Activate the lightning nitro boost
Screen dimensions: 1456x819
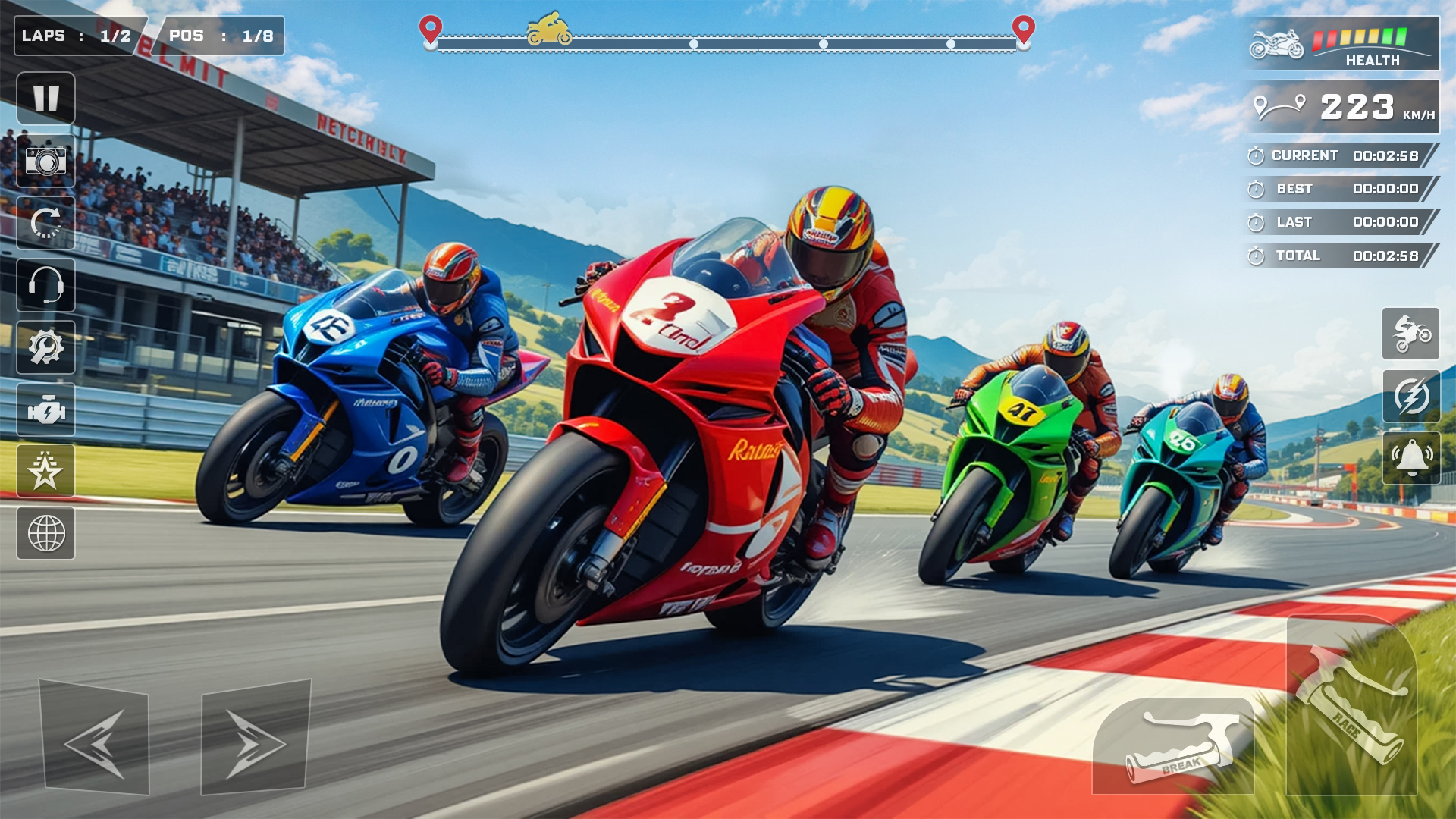tap(1410, 396)
